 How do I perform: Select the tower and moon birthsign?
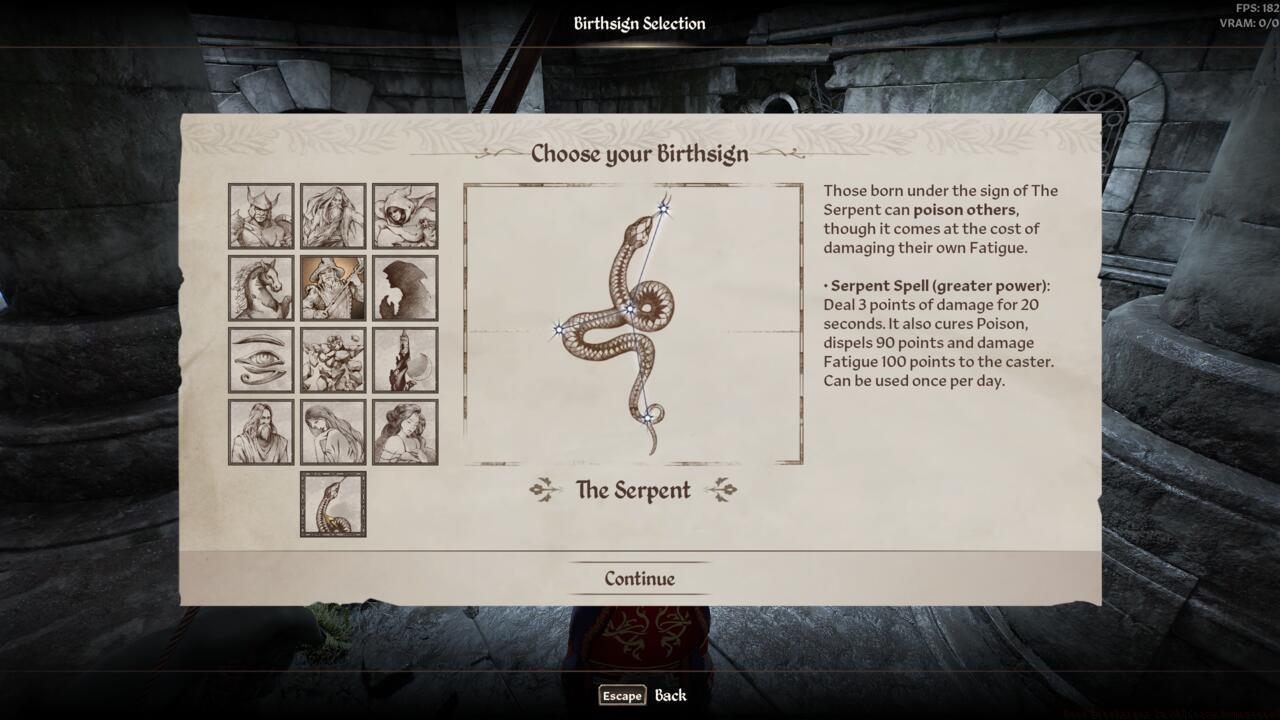(405, 360)
